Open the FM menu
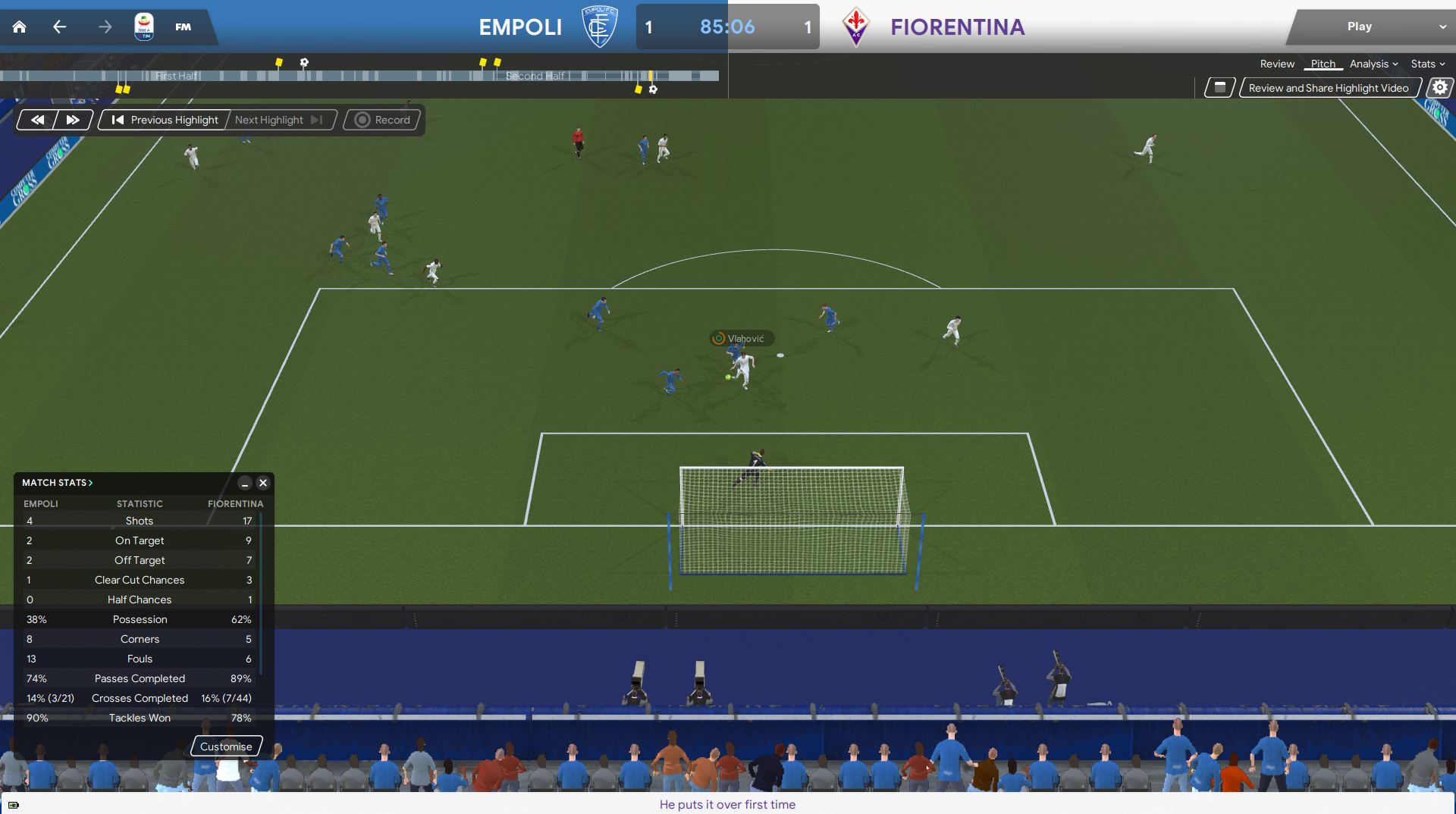1456x814 pixels. click(x=183, y=27)
